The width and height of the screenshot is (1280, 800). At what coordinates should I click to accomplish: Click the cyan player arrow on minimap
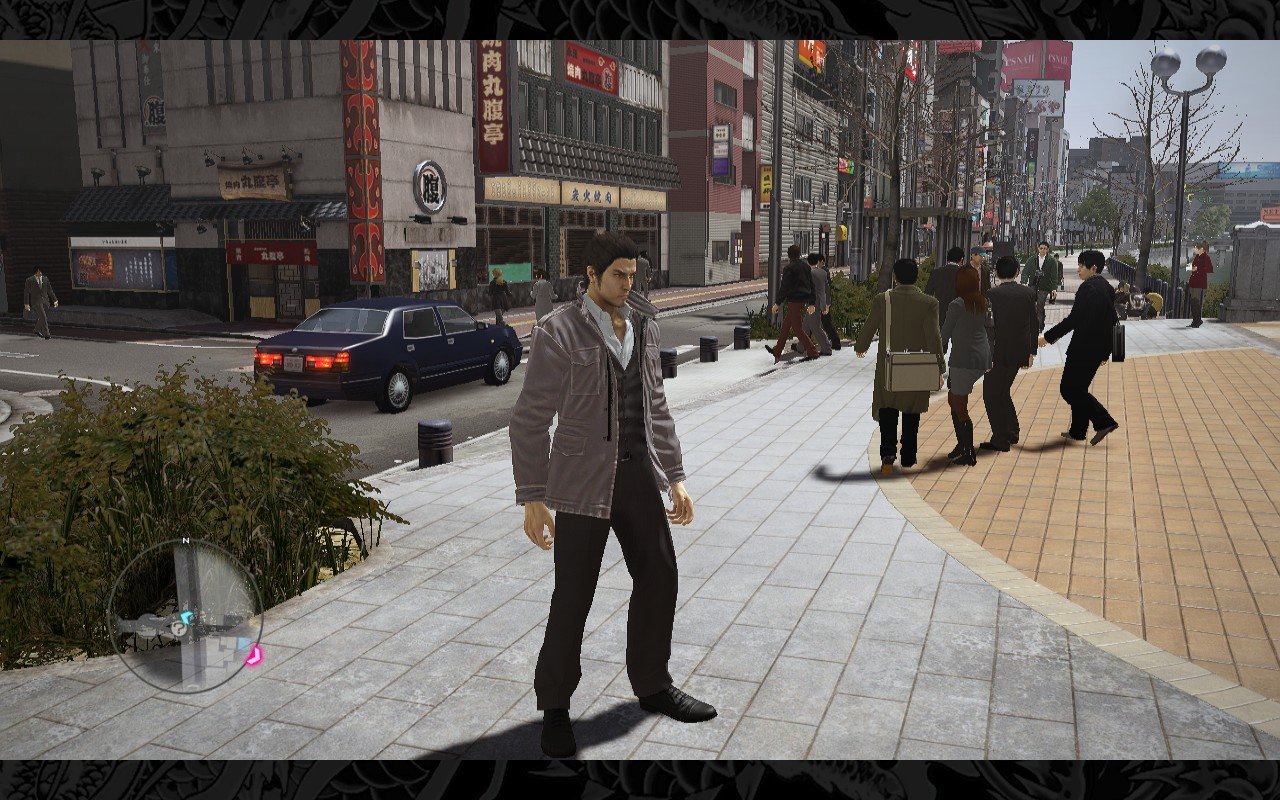(186, 619)
